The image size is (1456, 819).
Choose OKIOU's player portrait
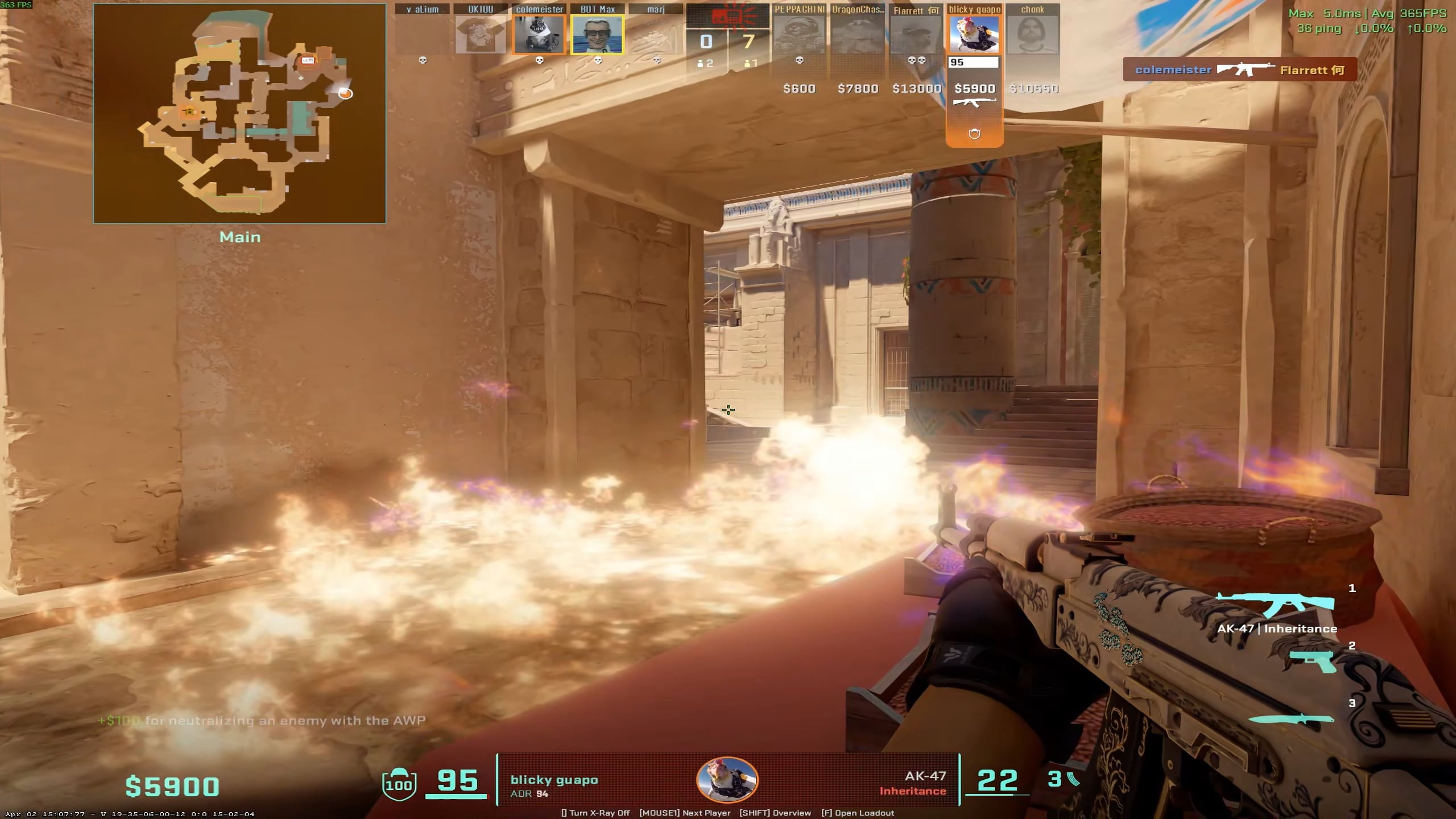(481, 35)
